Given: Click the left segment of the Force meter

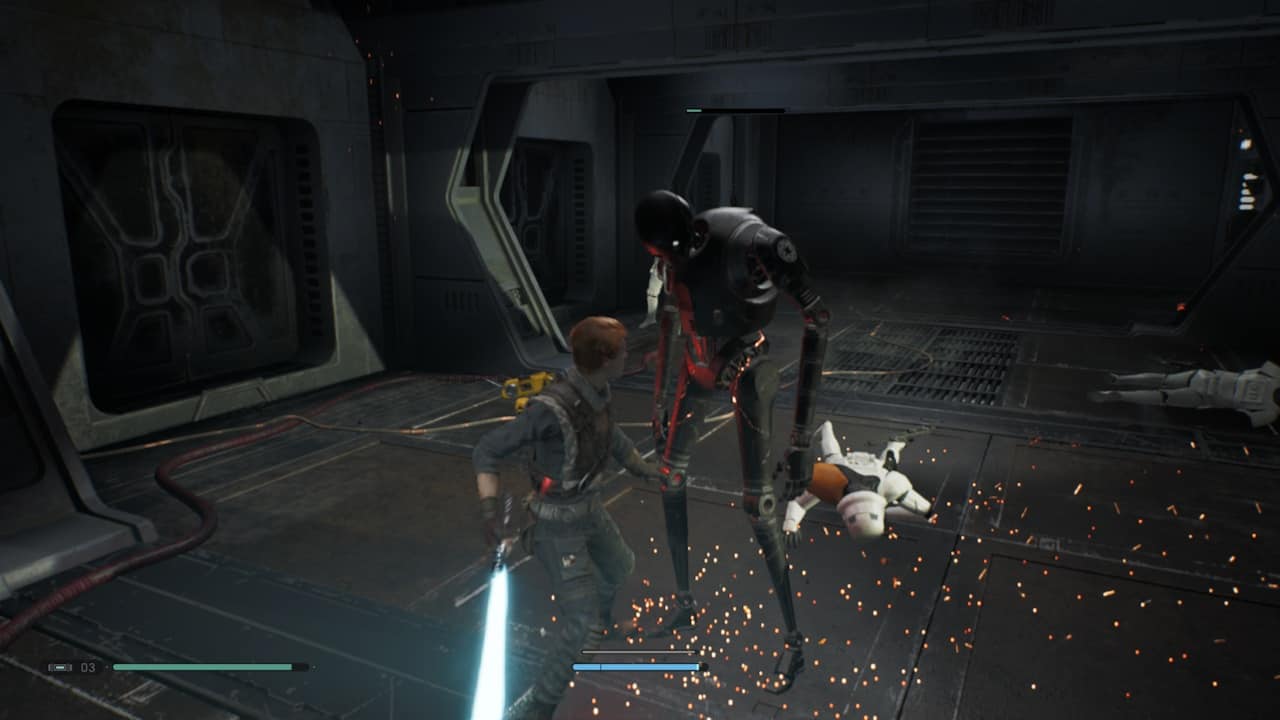Looking at the screenshot, I should tap(585, 666).
